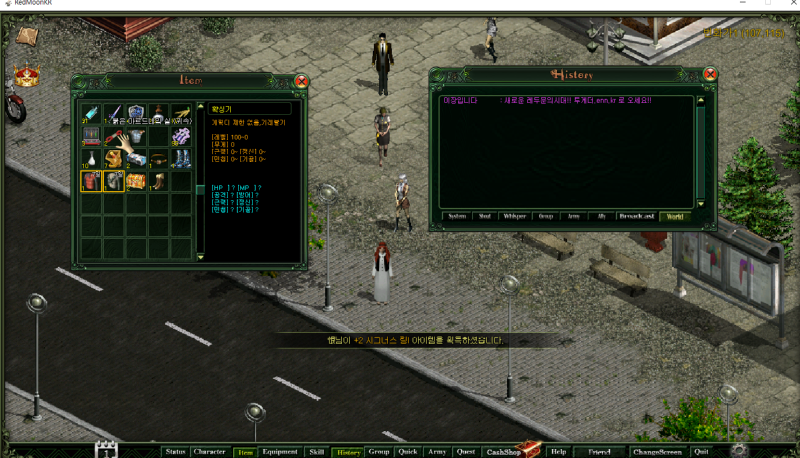Select the treasure chest item slot
The width and height of the screenshot is (800, 458).
point(135,181)
